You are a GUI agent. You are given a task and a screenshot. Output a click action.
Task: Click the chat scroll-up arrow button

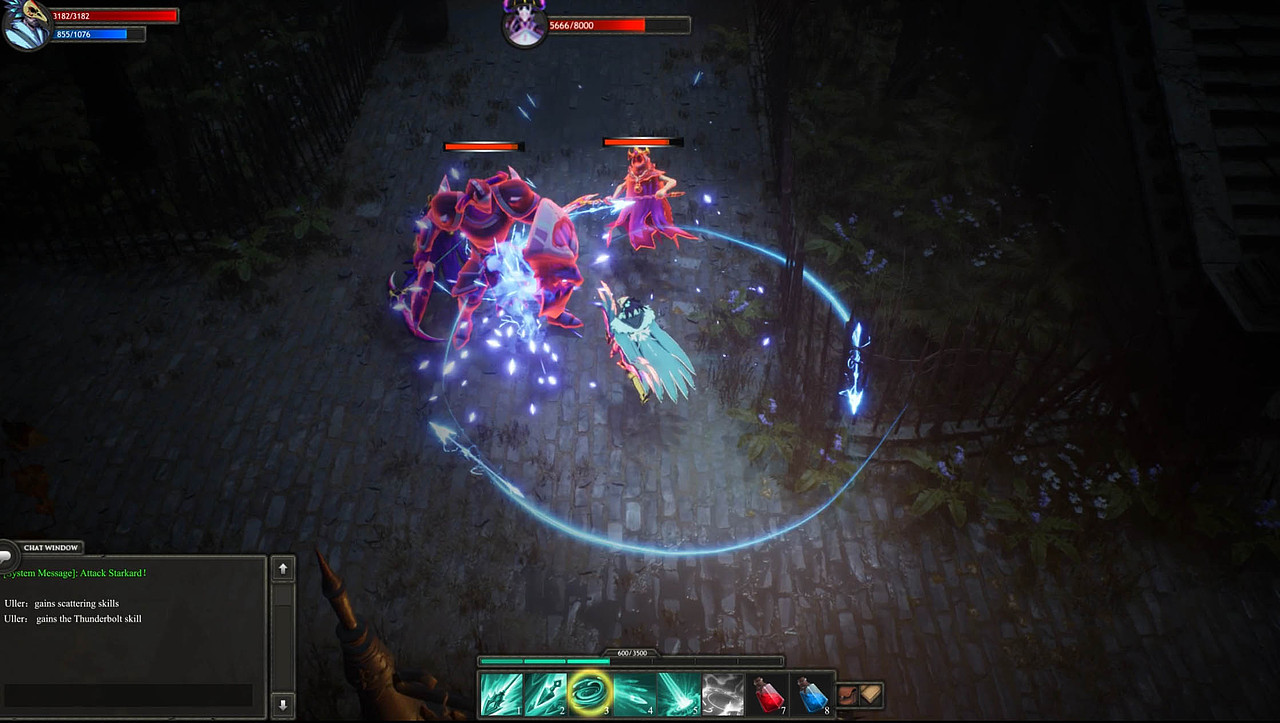click(283, 569)
